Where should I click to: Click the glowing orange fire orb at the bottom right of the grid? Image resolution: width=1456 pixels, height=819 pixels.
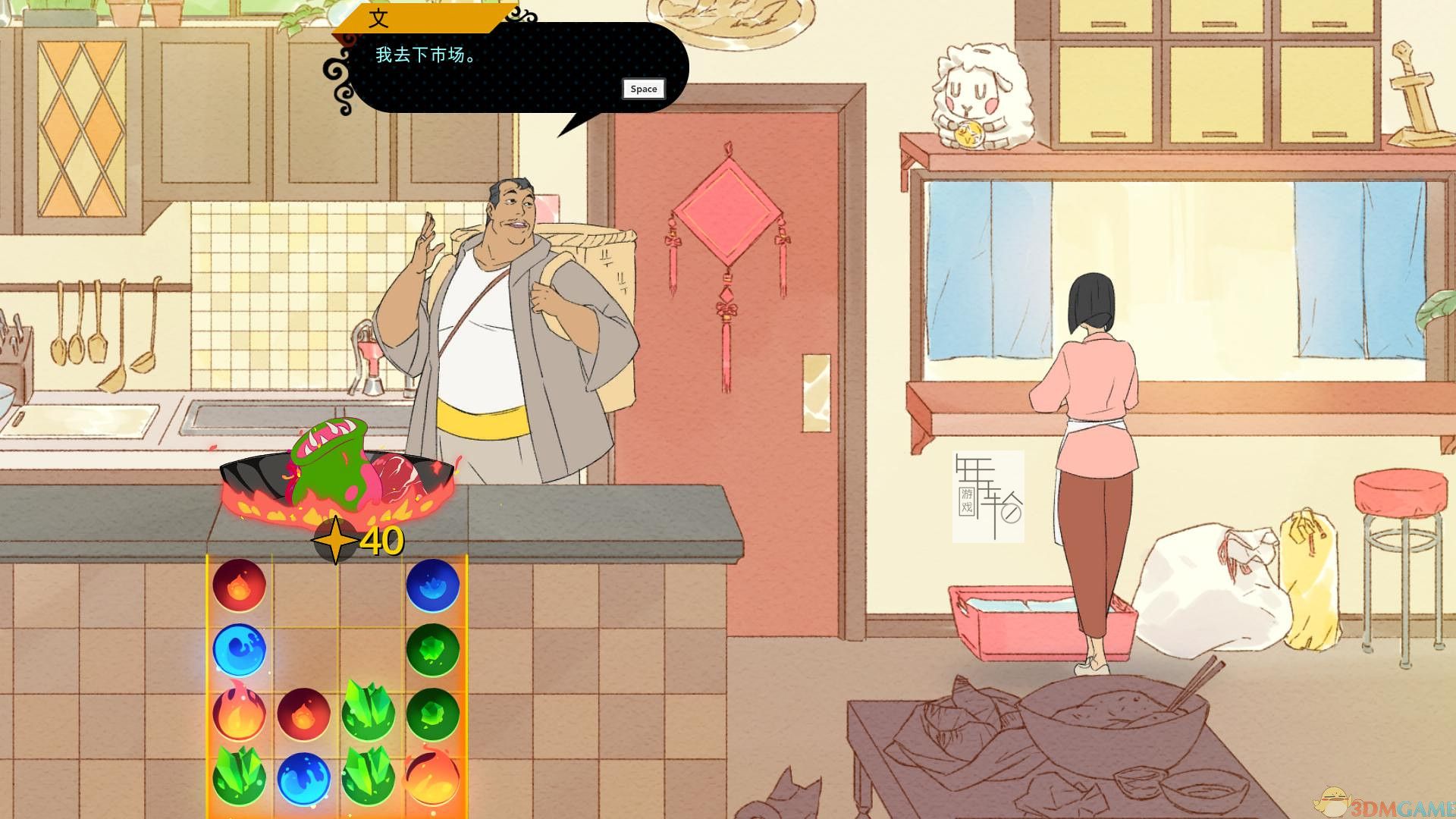(x=431, y=780)
